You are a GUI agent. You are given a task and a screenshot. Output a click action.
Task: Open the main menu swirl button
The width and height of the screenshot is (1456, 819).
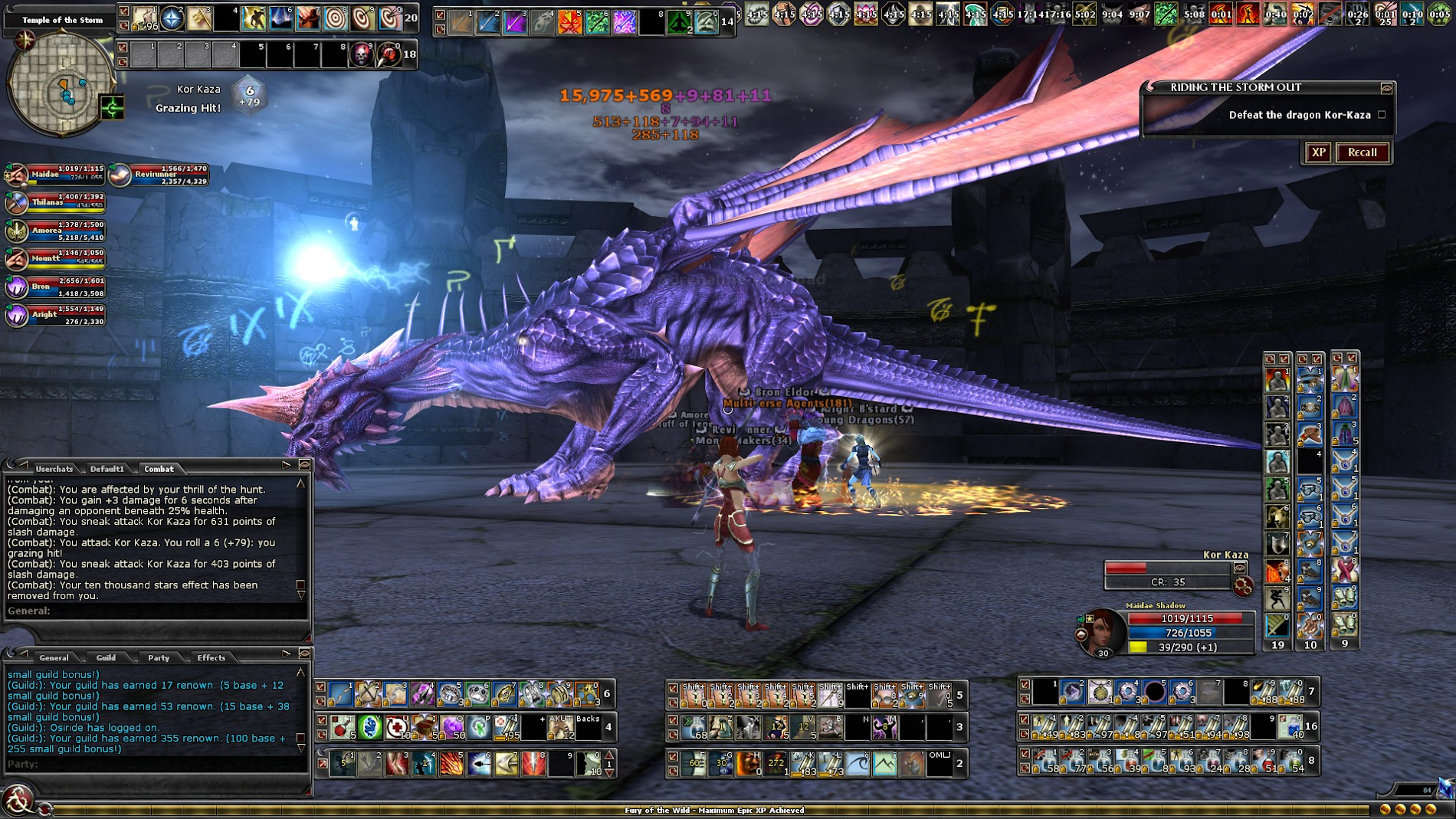tap(17, 801)
